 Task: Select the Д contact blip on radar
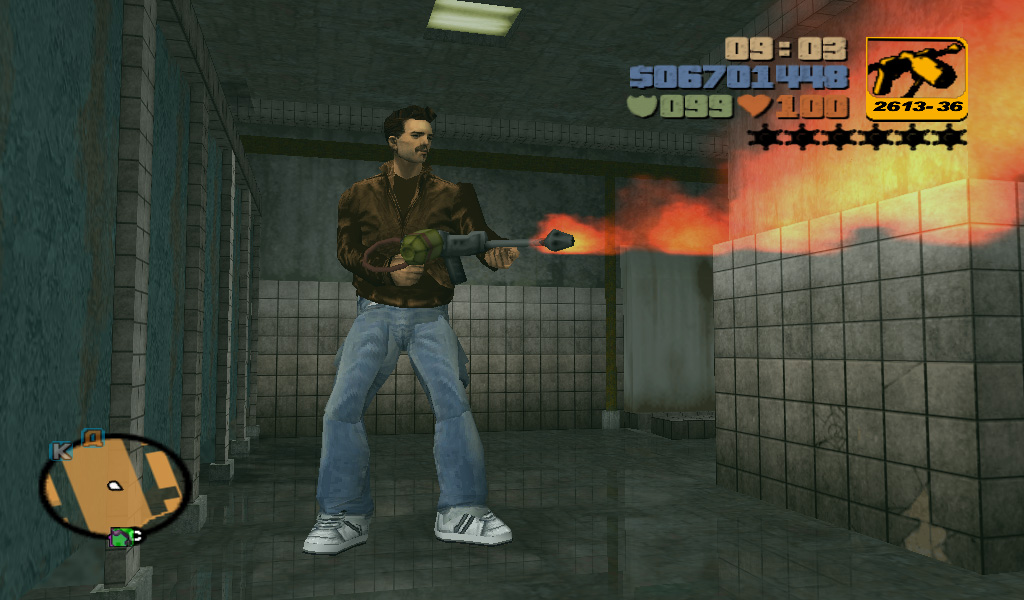(93, 437)
